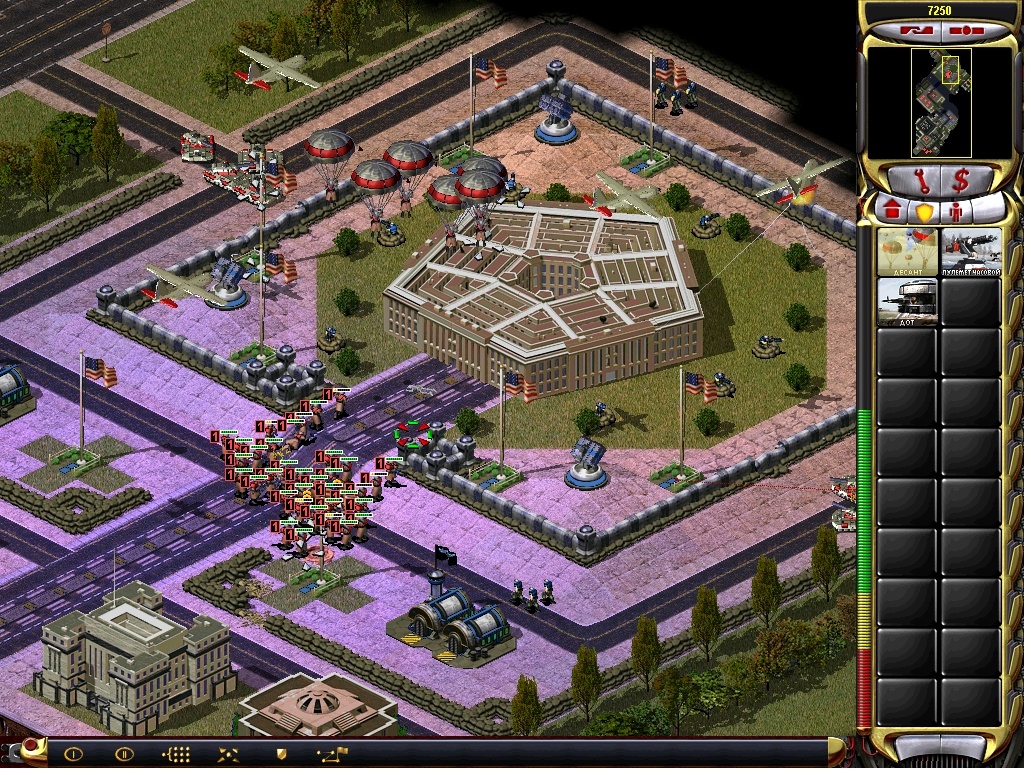Switch to the red house structures tab
Screen dimensions: 1031x775
892,213
